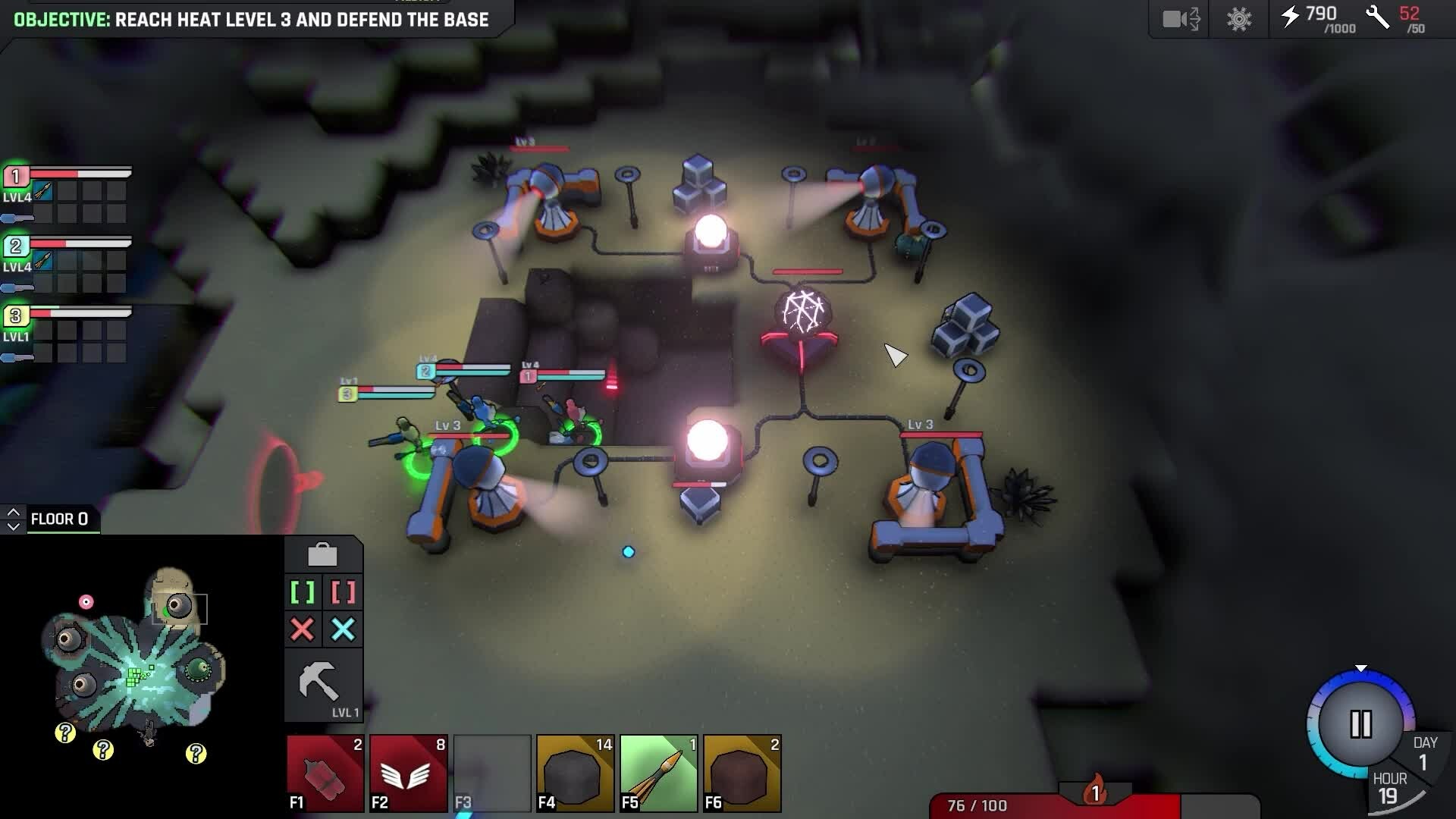Toggle the camera view icon

point(1181,19)
